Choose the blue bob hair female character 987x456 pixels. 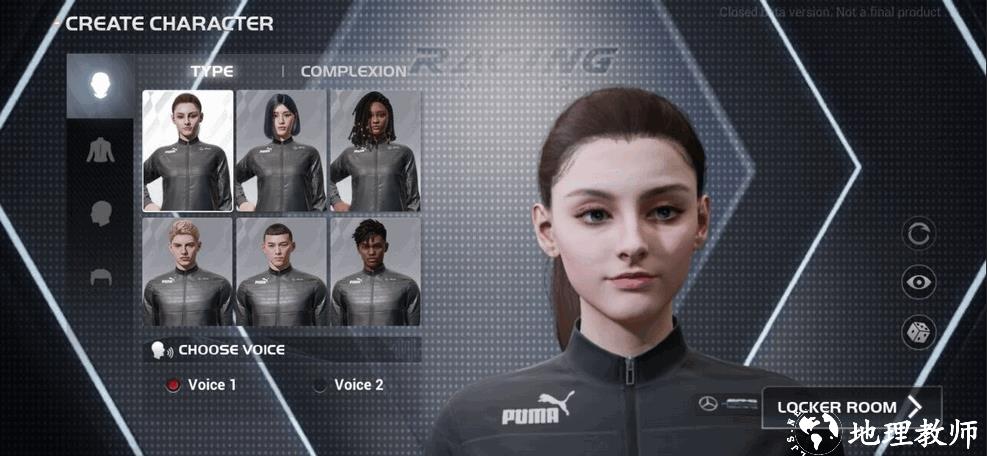[x=281, y=150]
